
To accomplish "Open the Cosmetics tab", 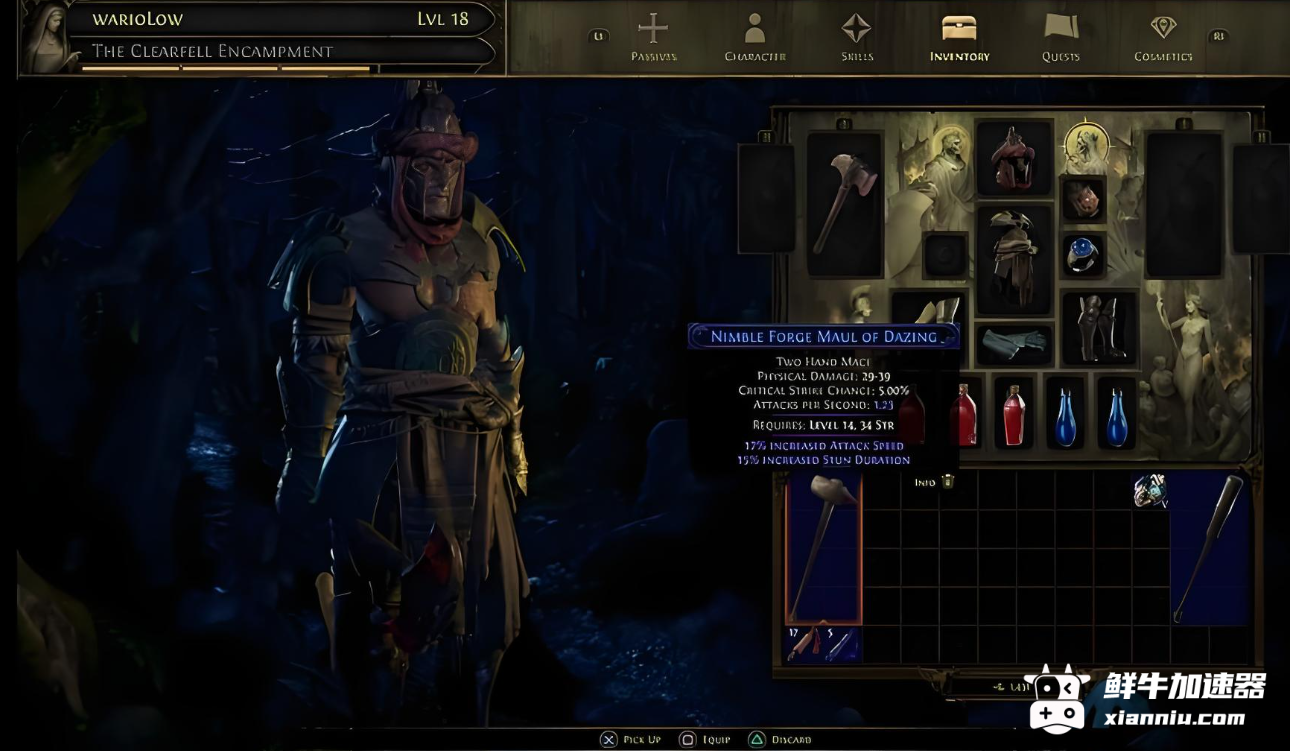I will pos(1163,38).
